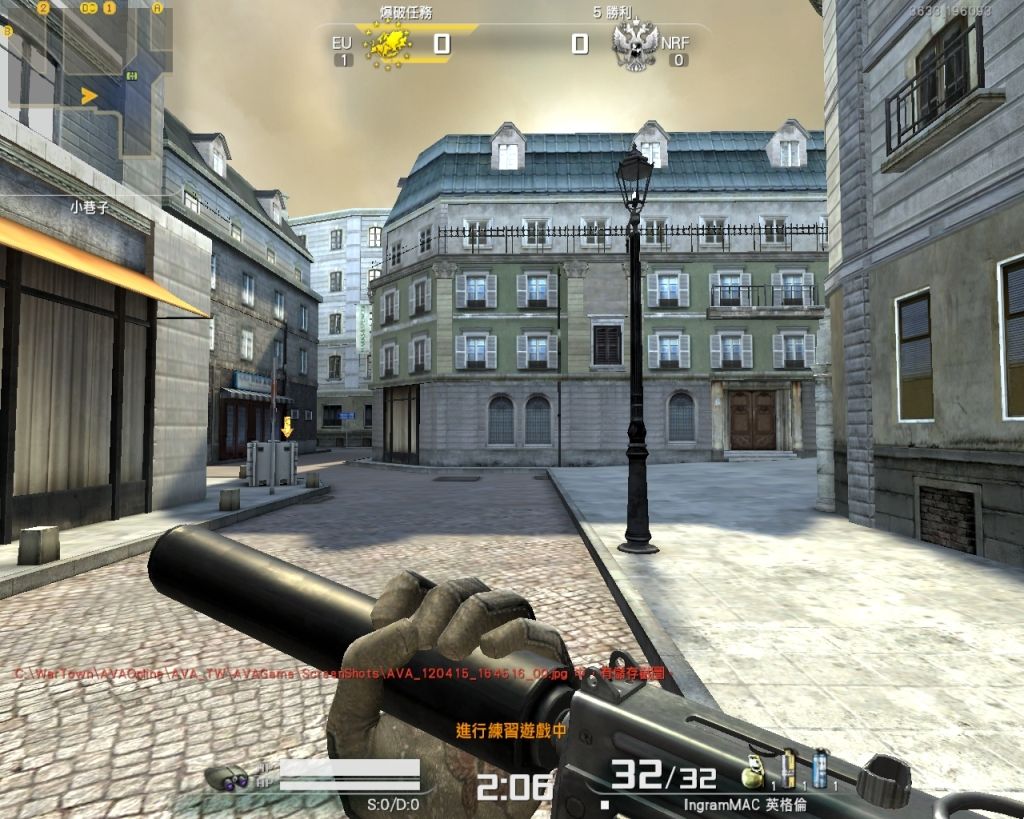
Task: Select the frag grenade icon
Action: pos(752,772)
